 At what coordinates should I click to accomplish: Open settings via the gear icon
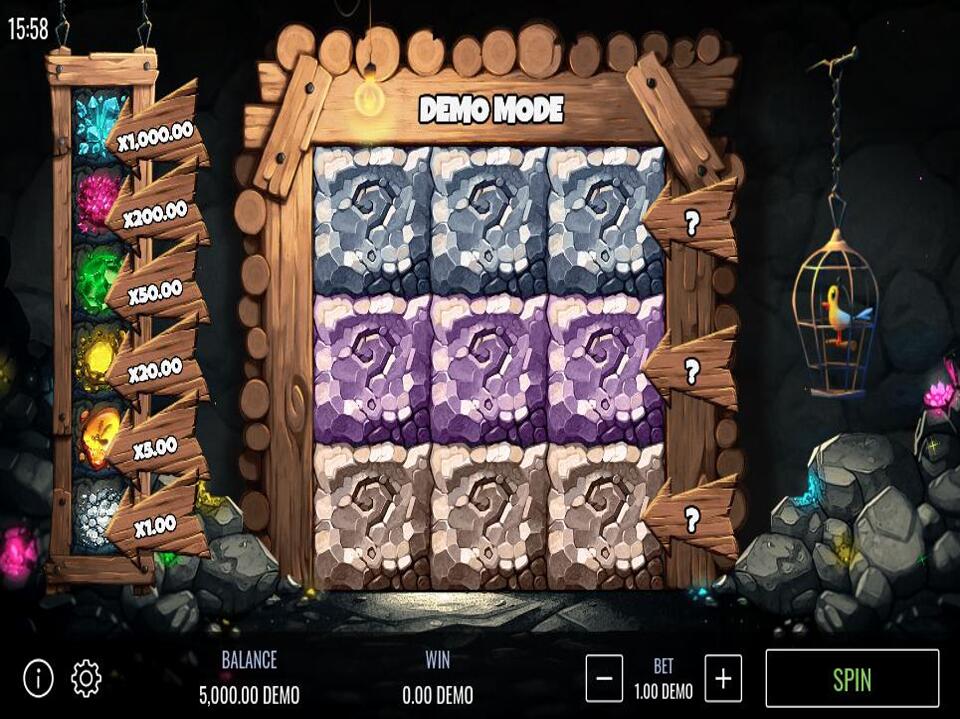coord(86,679)
